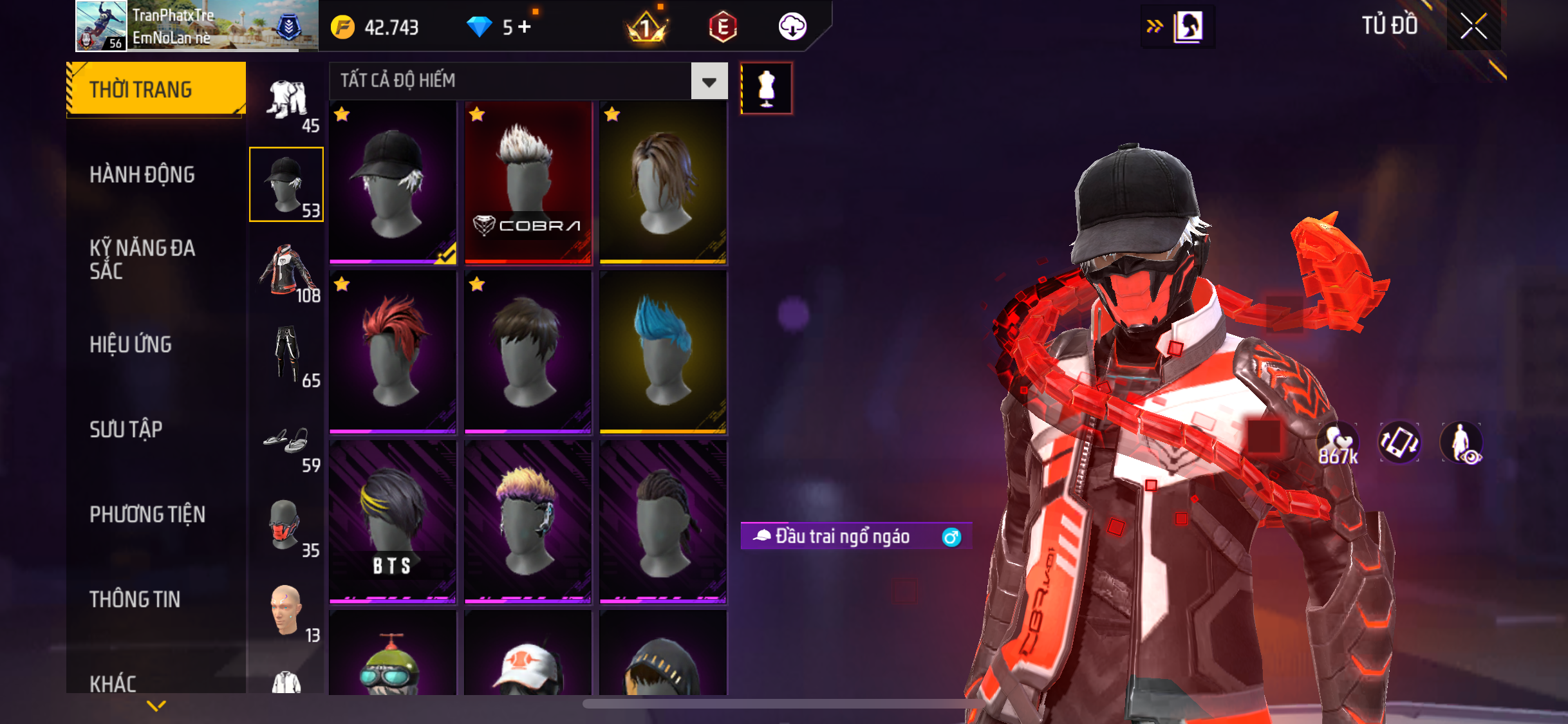The width and height of the screenshot is (1568, 724).
Task: Switch to the face mask category
Action: 285,526
